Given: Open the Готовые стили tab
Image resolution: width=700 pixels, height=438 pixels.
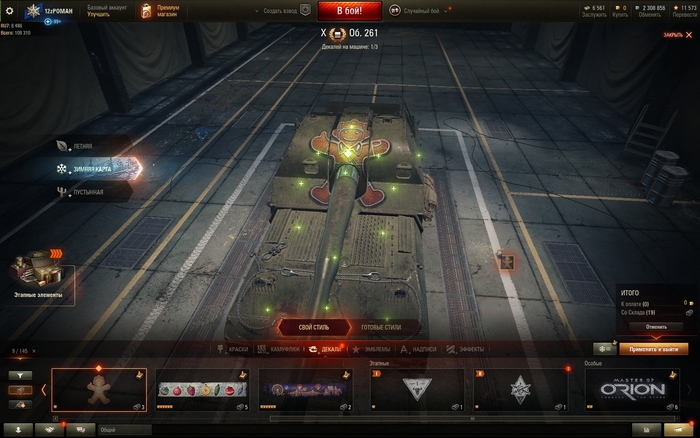Looking at the screenshot, I should (x=379, y=327).
